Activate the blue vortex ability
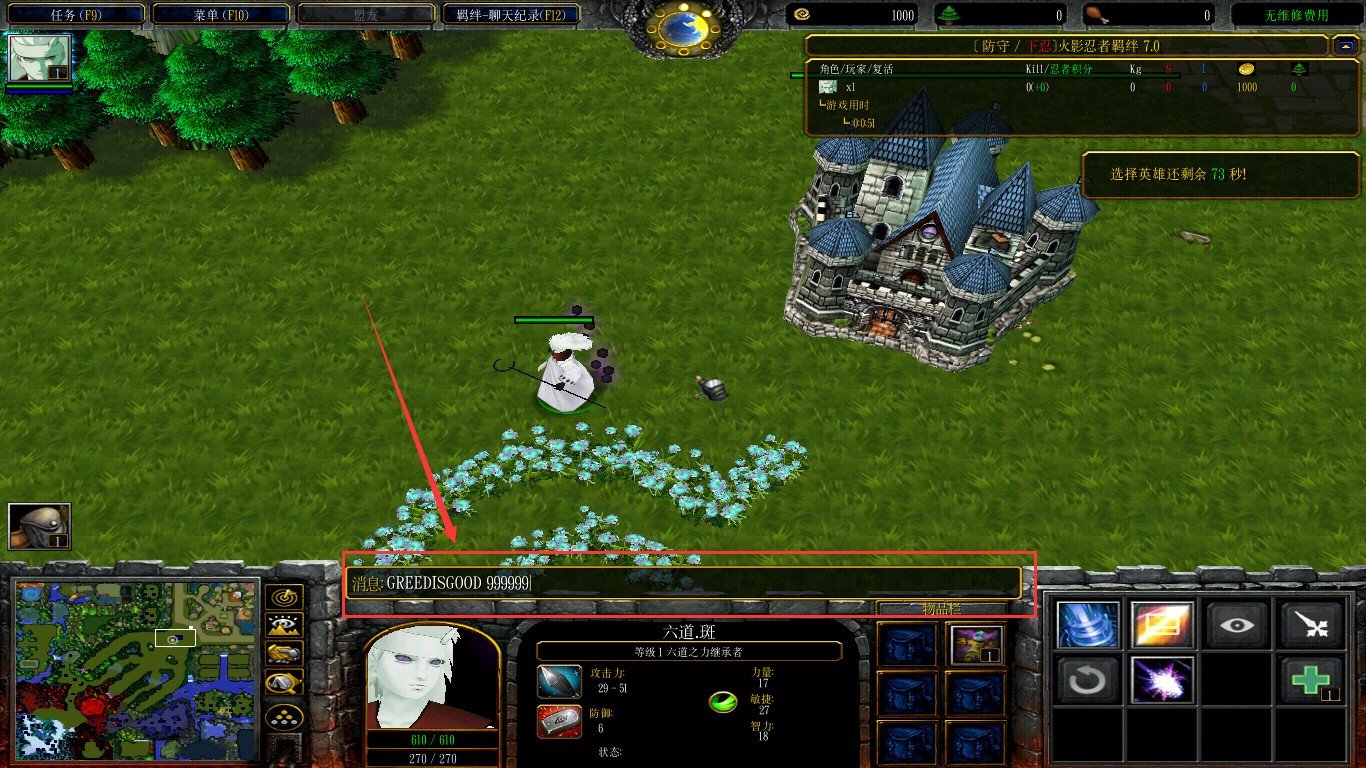This screenshot has height=768, width=1366. tap(1086, 626)
